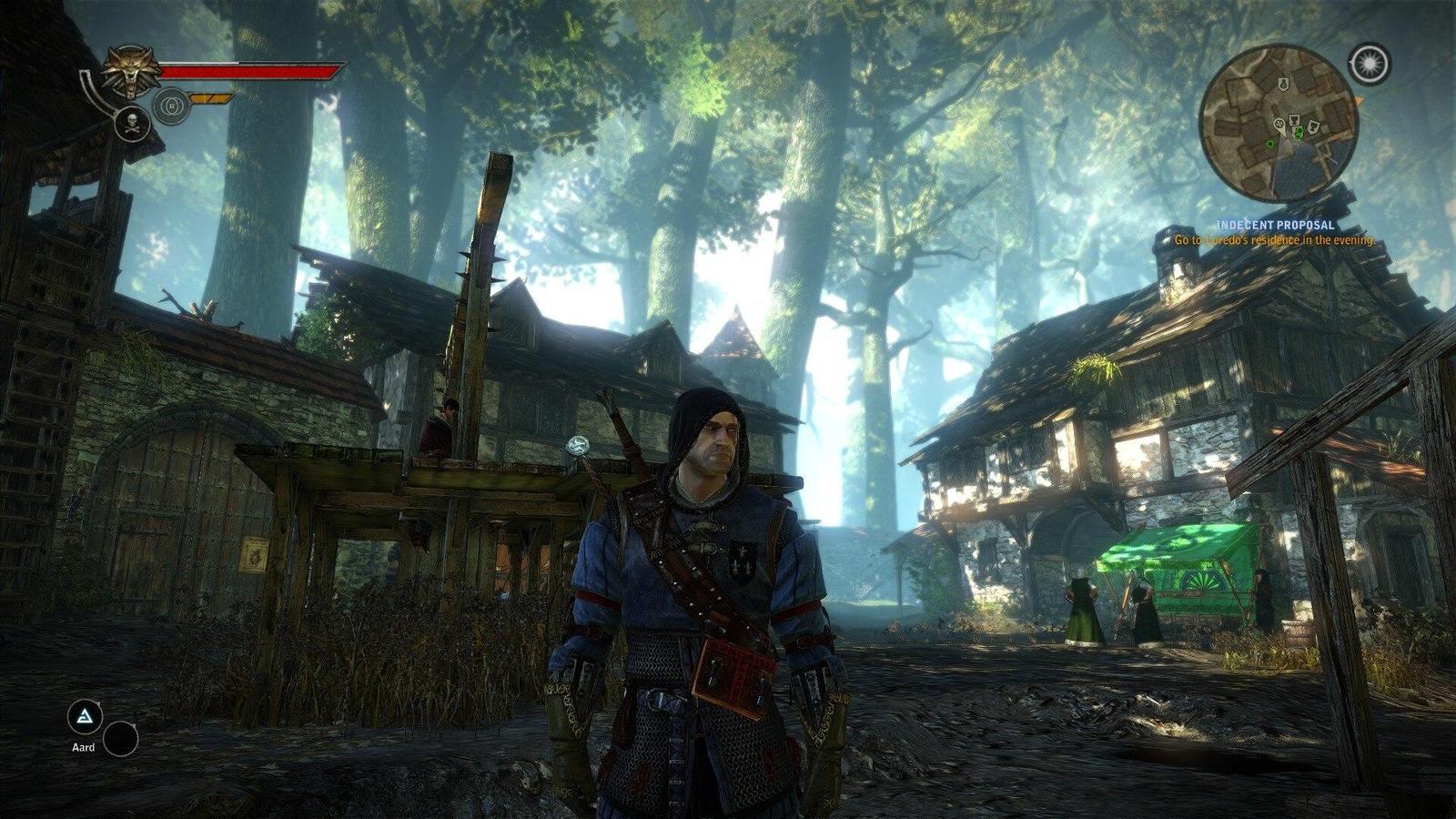Open the Indecent Proposal quest tracker
This screenshot has width=1456, height=819.
click(x=1275, y=225)
